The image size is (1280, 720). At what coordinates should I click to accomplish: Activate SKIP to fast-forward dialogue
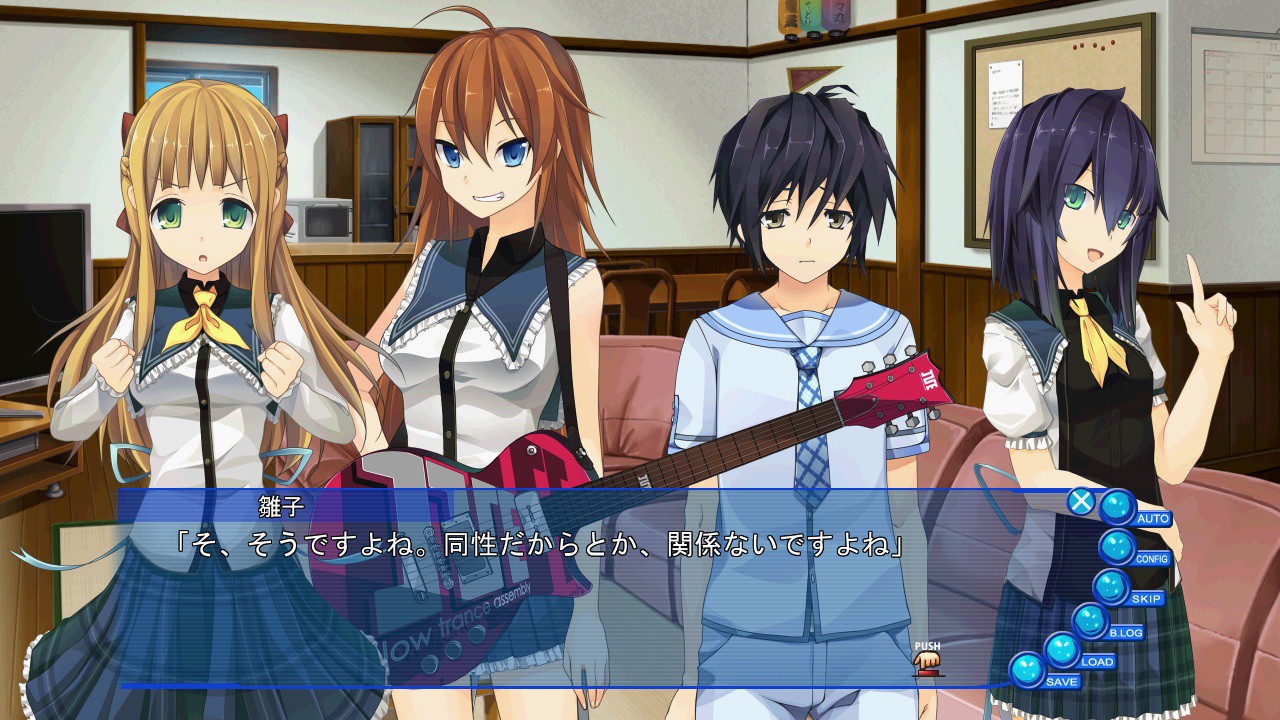(x=1111, y=587)
